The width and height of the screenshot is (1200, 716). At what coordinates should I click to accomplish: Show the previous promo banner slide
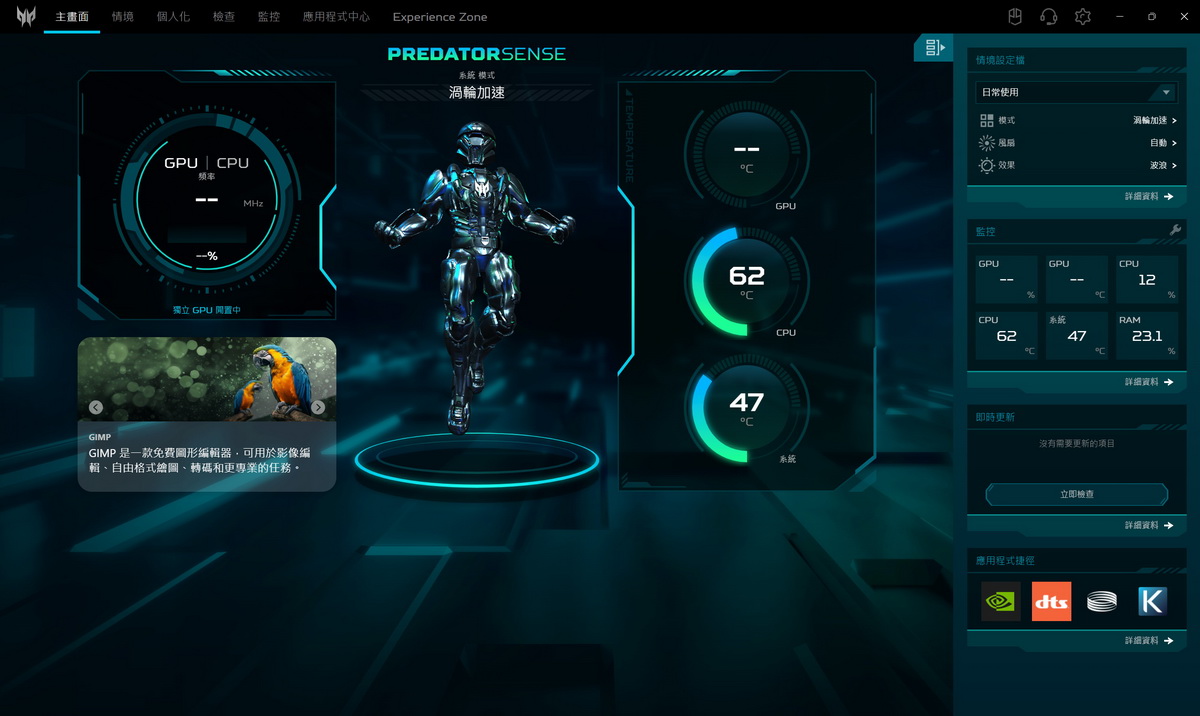[x=96, y=407]
